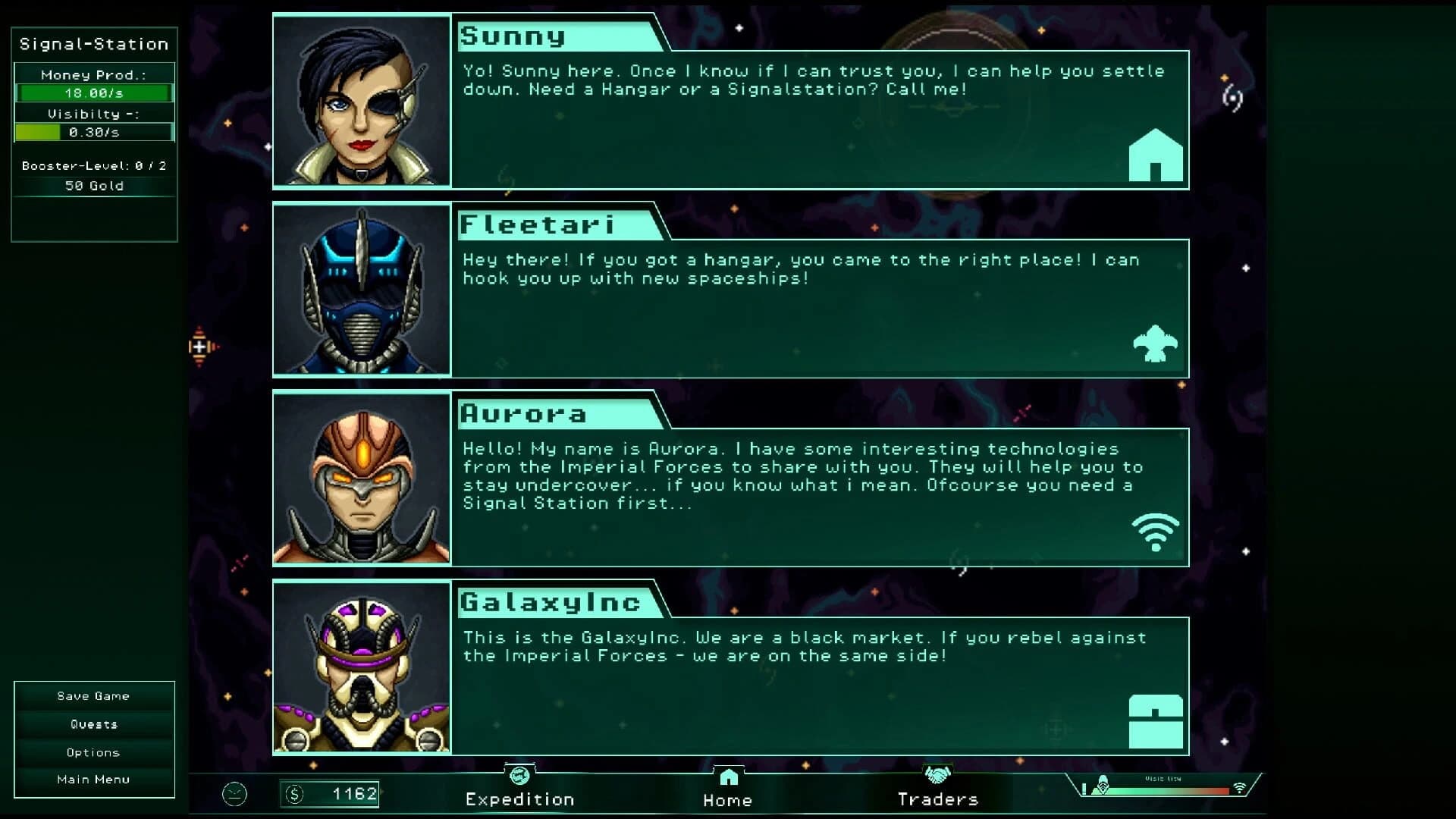Image resolution: width=1456 pixels, height=819 pixels.
Task: Click the house icon above Home
Action: [x=728, y=777]
